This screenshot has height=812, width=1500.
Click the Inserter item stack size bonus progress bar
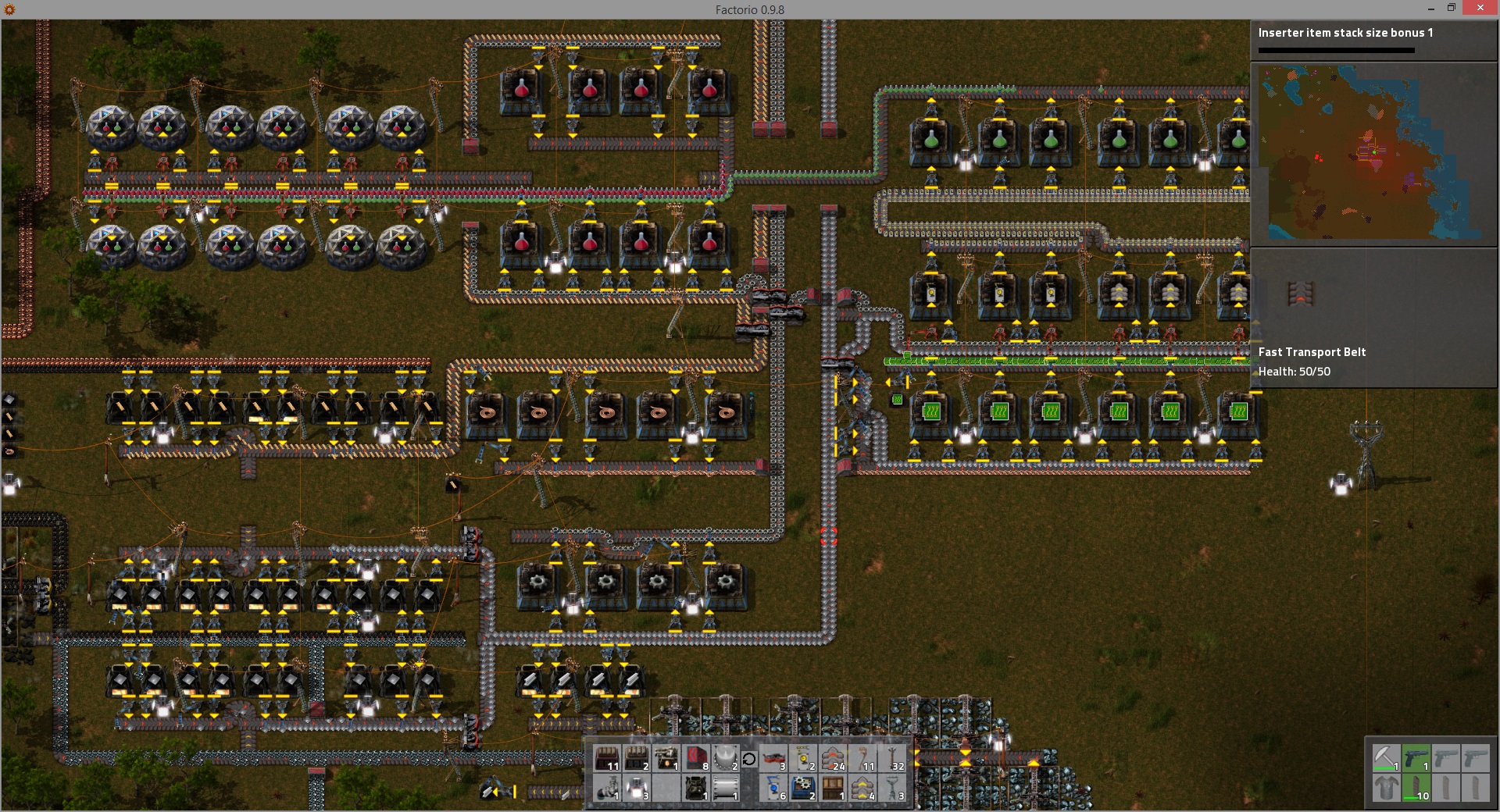pyautogui.click(x=1336, y=52)
